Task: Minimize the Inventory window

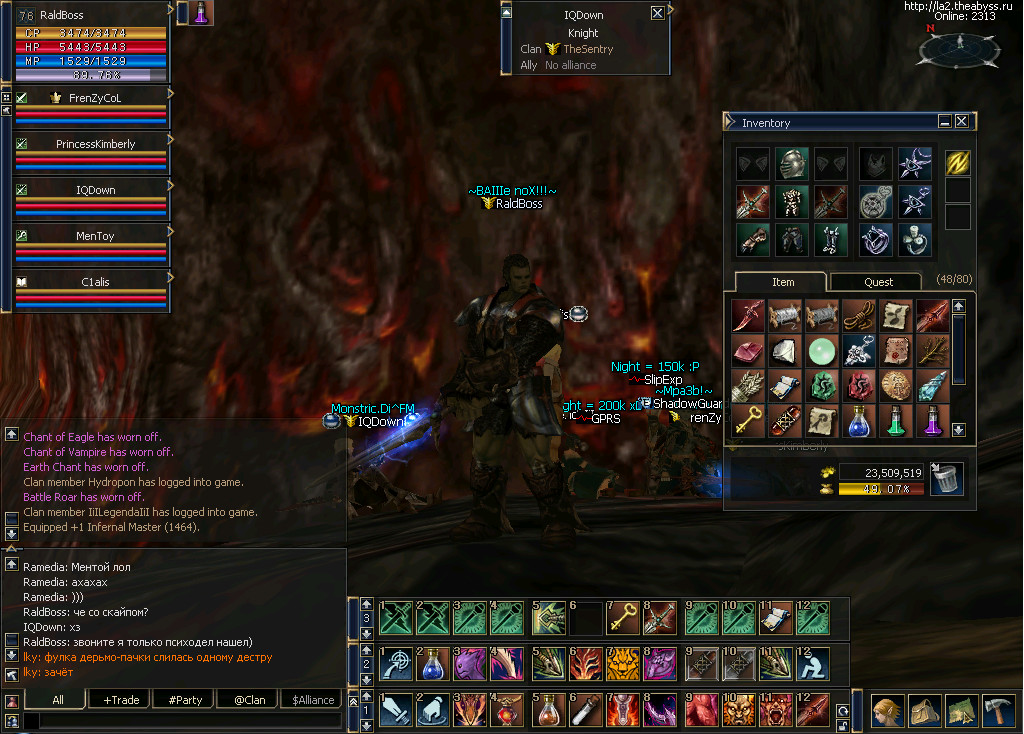Action: (945, 121)
